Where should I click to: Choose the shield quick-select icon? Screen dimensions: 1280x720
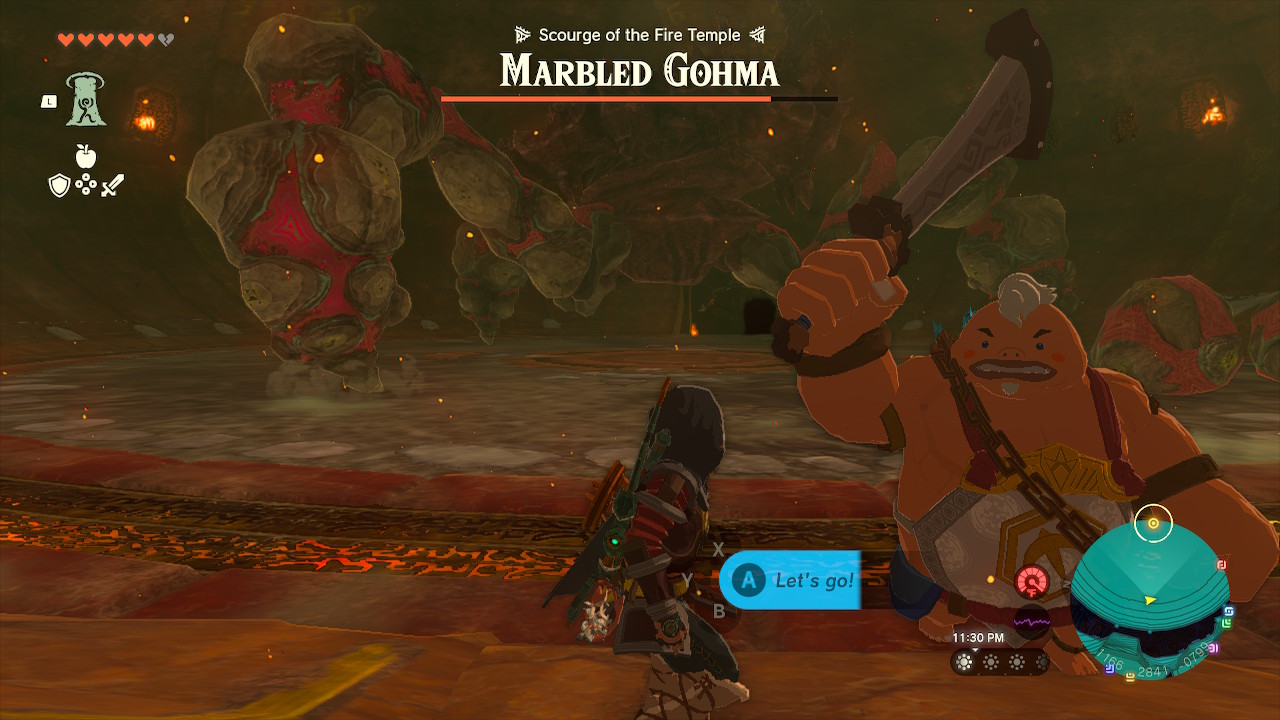[x=59, y=185]
